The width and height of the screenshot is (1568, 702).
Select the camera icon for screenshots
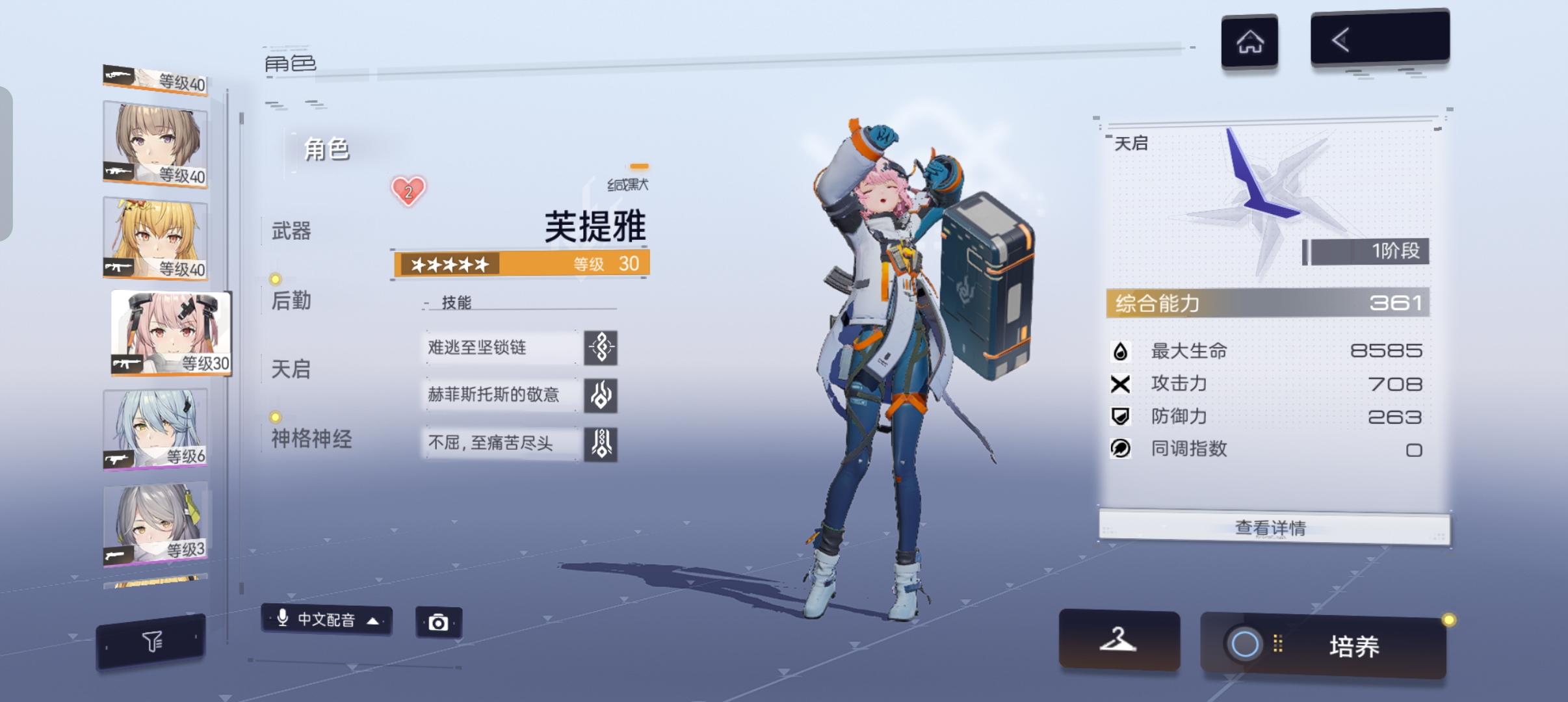439,621
